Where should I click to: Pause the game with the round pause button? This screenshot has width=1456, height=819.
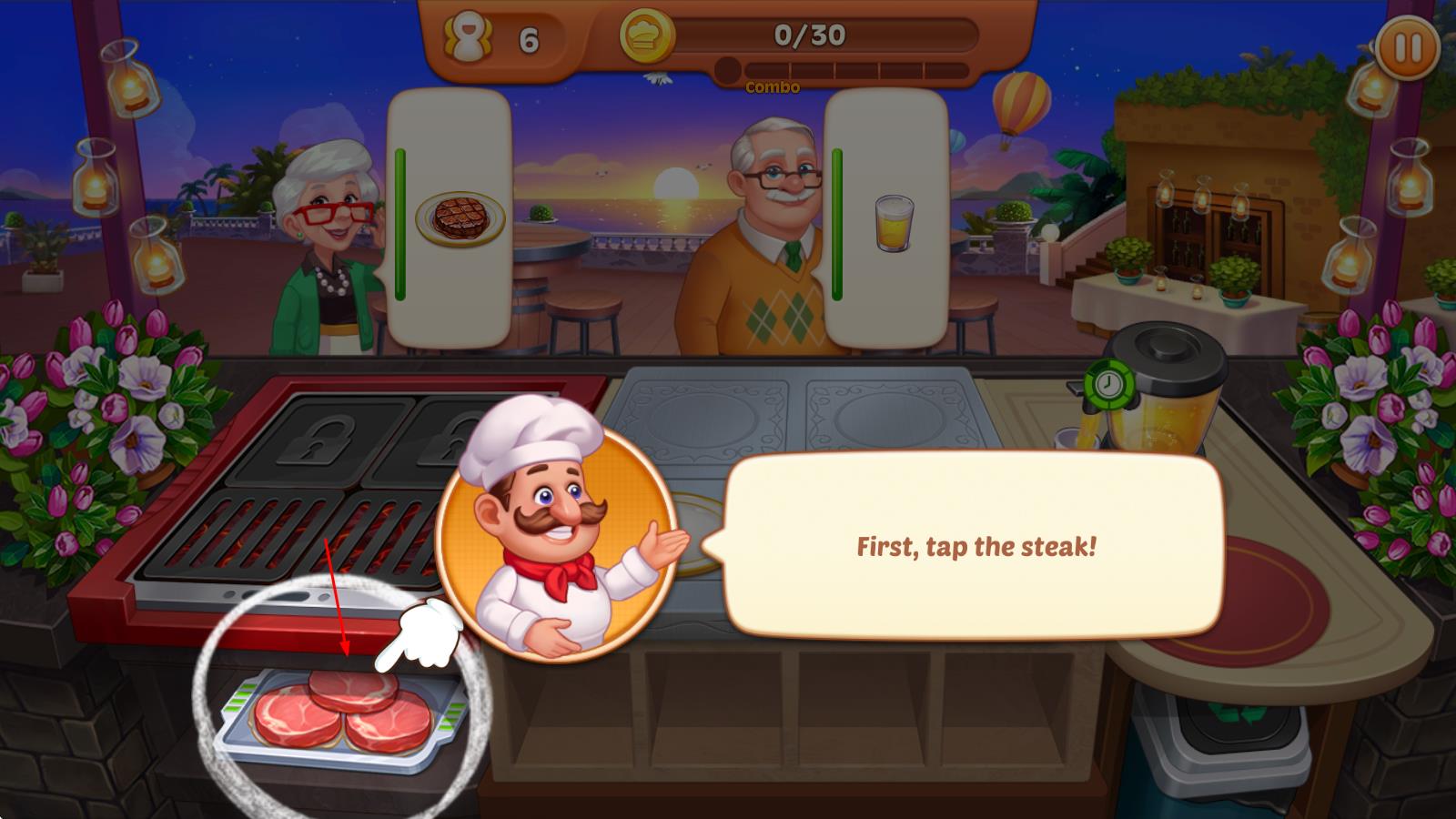(1407, 48)
